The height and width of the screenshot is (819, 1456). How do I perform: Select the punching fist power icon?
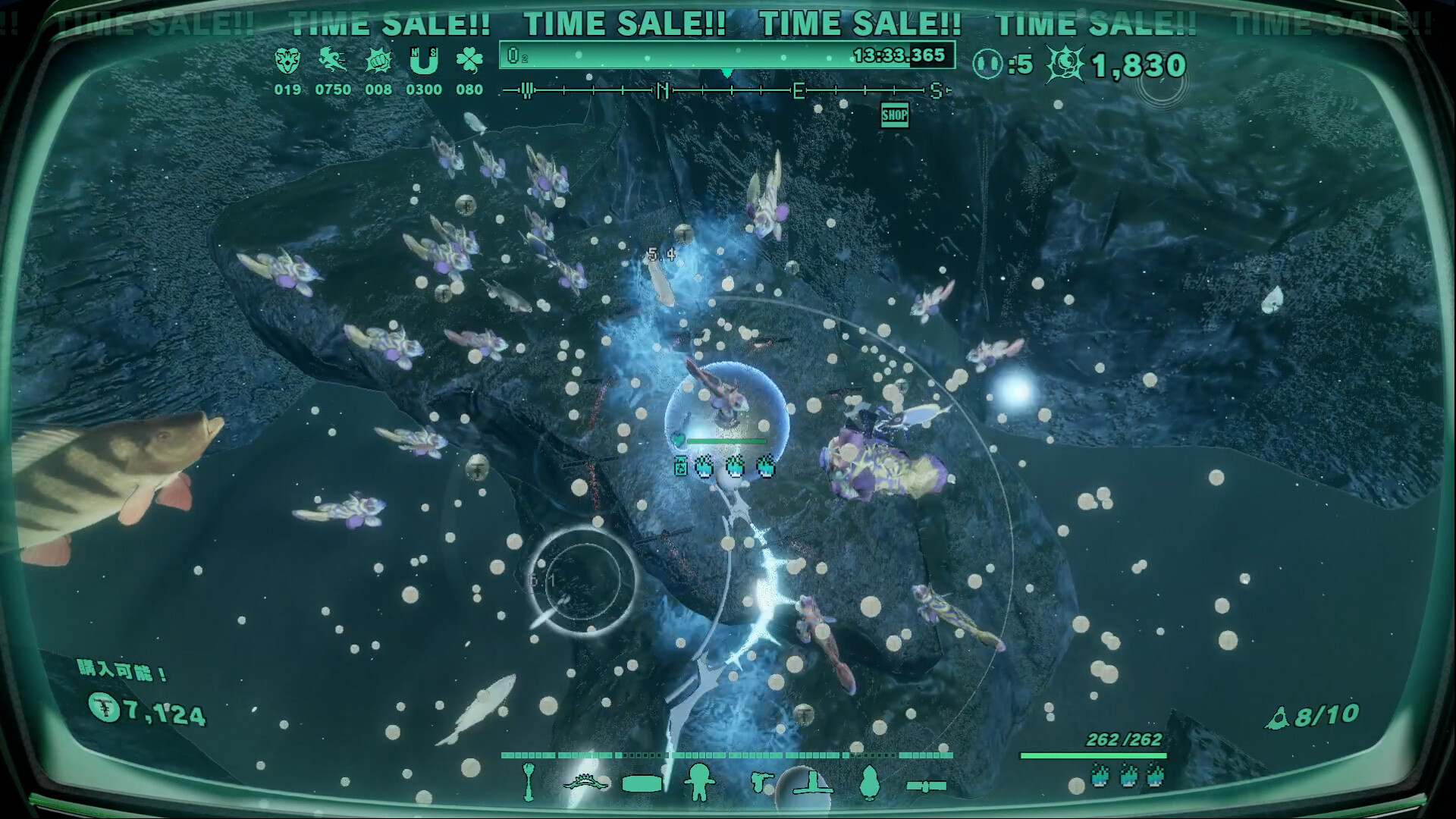tap(378, 61)
